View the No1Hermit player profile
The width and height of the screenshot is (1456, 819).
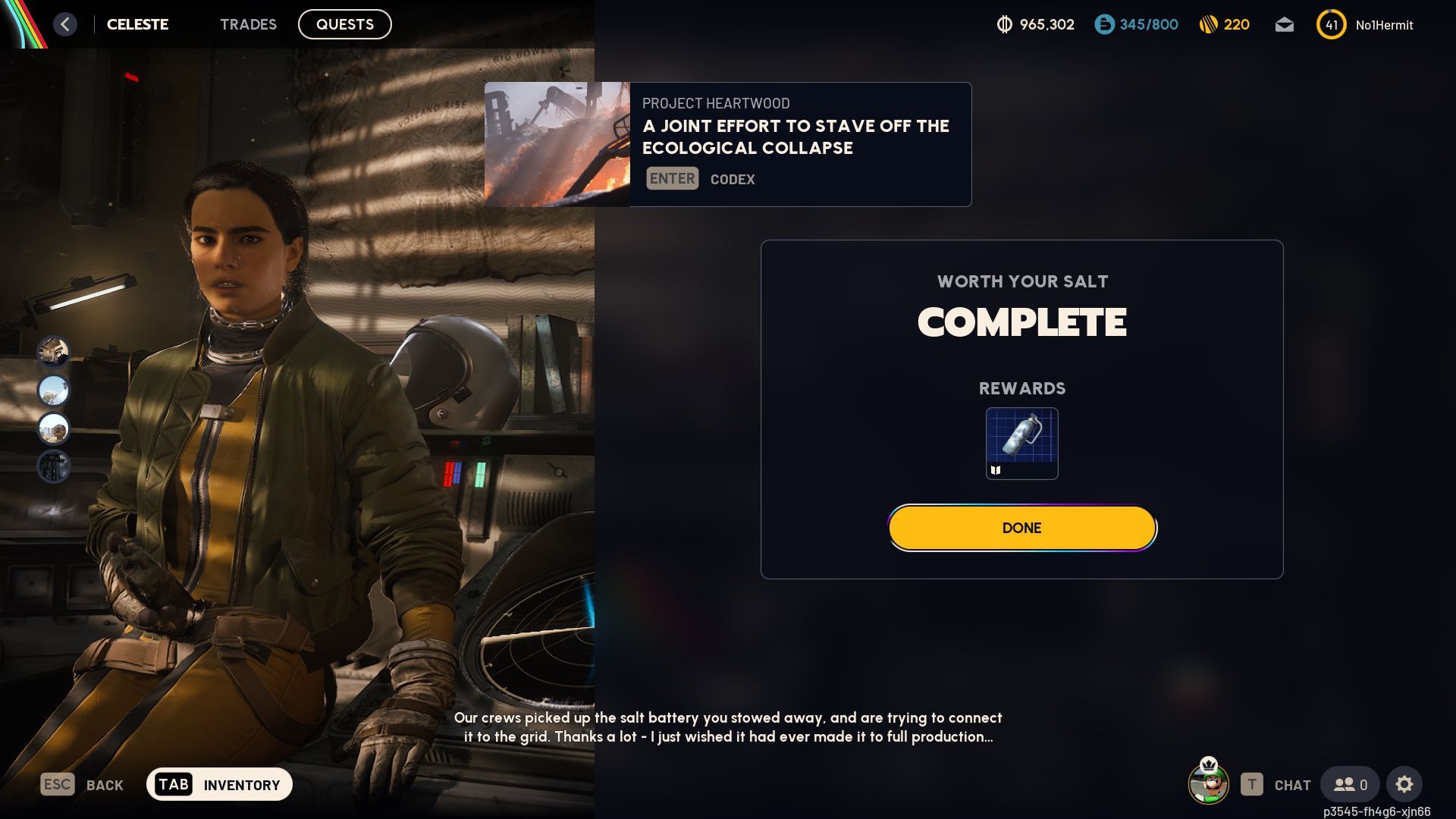pyautogui.click(x=1383, y=25)
